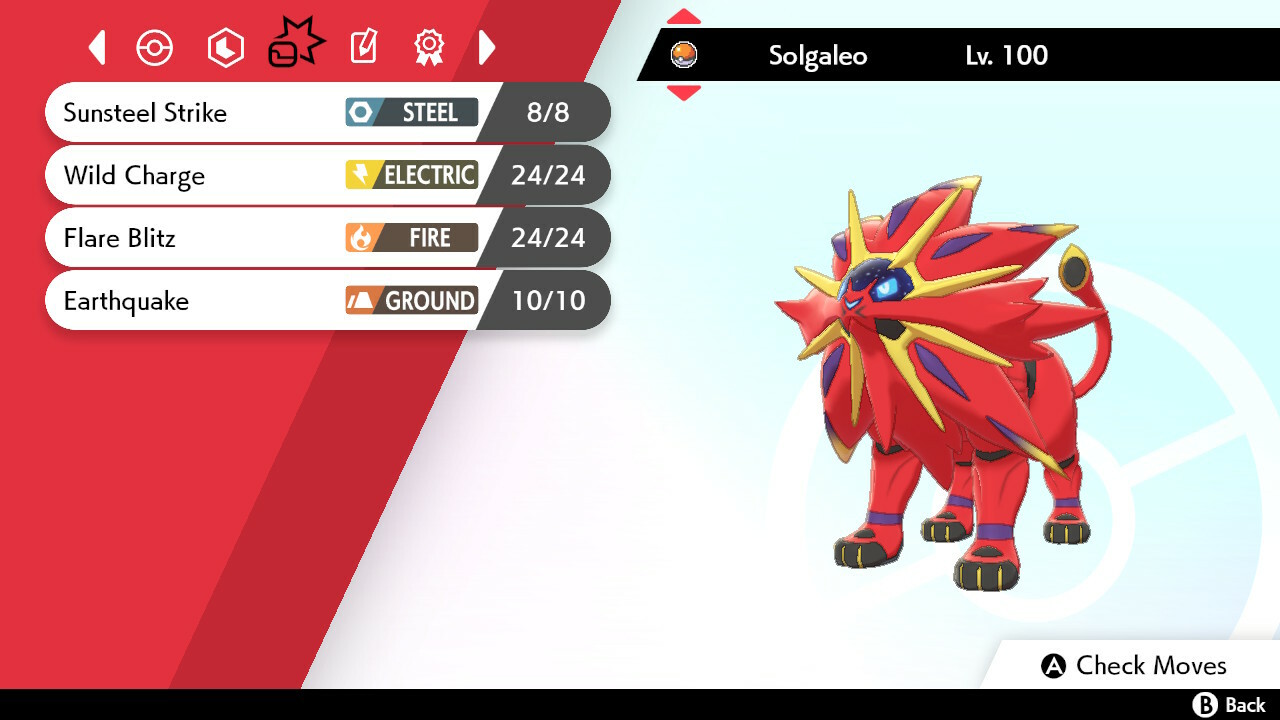This screenshot has width=1280, height=720.
Task: Go to previous summary page with left arrow
Action: [97, 47]
